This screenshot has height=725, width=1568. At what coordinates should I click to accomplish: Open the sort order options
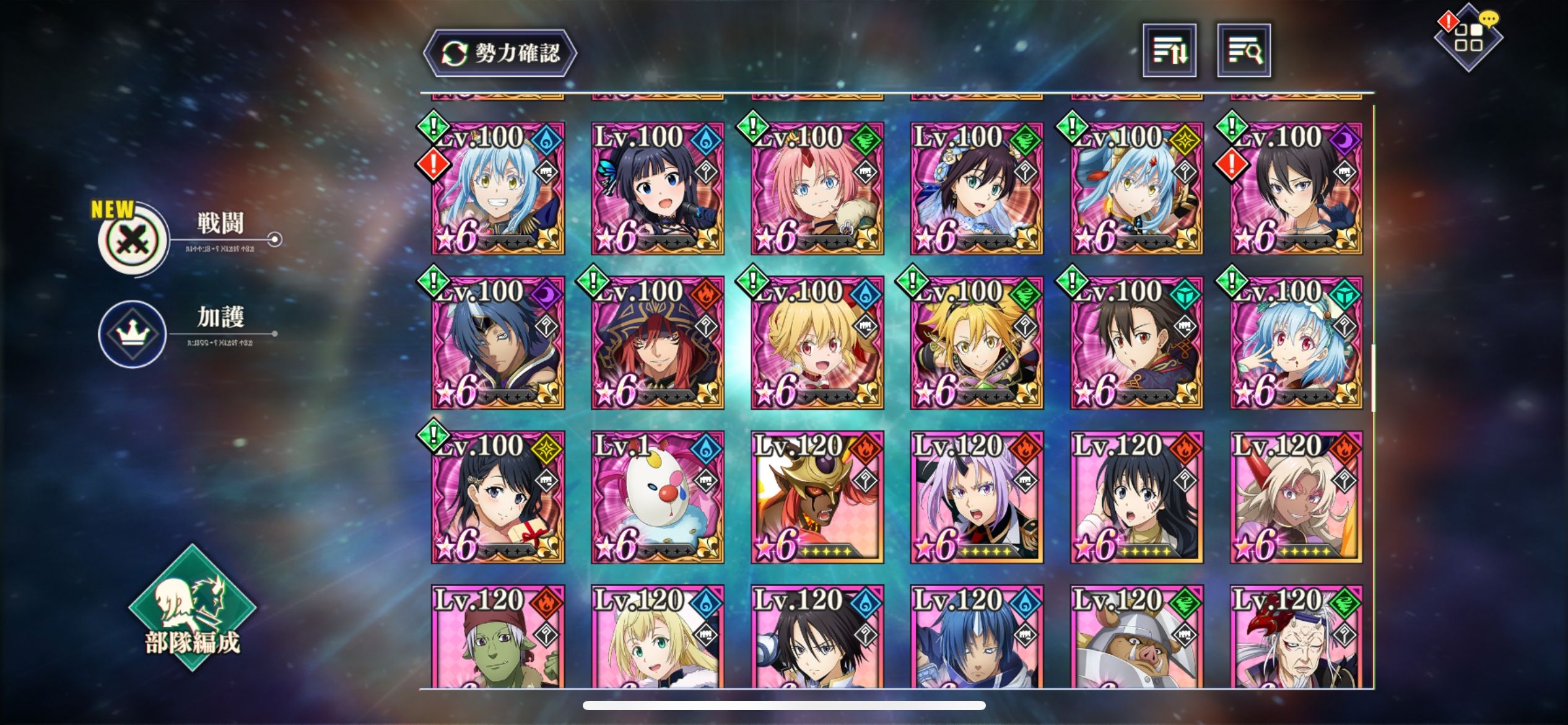(1169, 51)
